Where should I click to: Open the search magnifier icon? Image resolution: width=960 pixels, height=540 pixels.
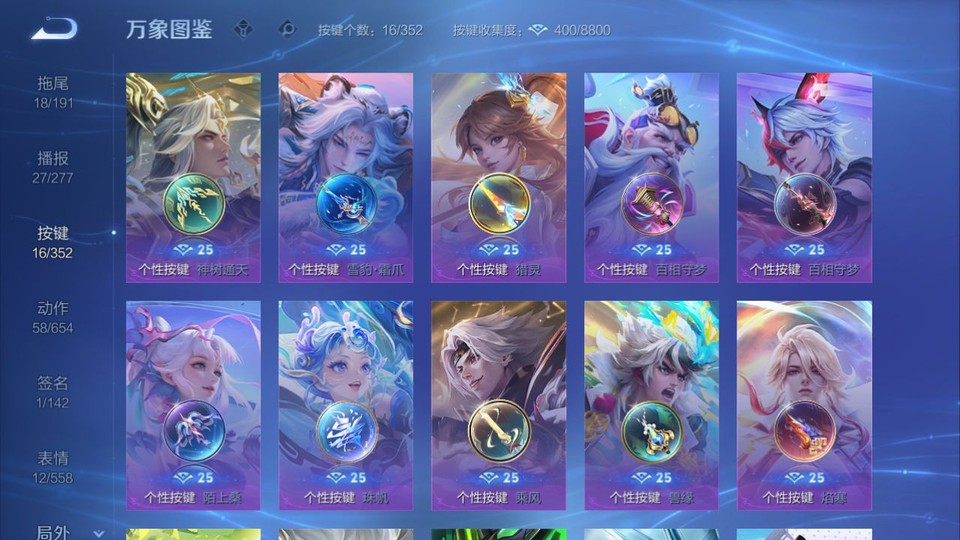287,29
